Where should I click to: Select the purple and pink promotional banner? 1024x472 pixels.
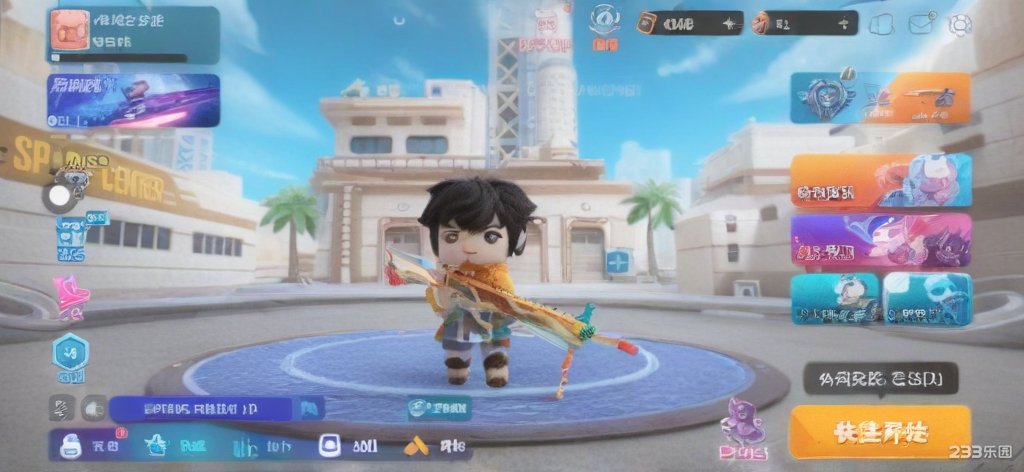point(880,240)
